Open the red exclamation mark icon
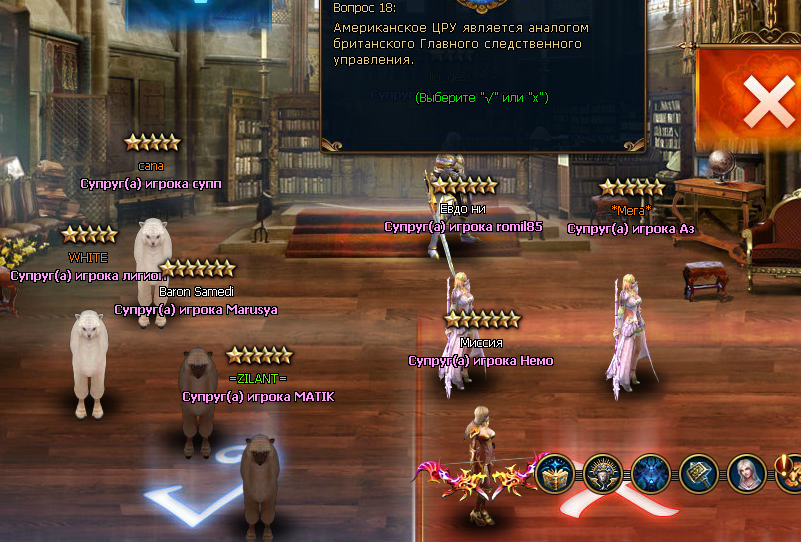This screenshot has width=801, height=542. pyautogui.click(x=790, y=473)
